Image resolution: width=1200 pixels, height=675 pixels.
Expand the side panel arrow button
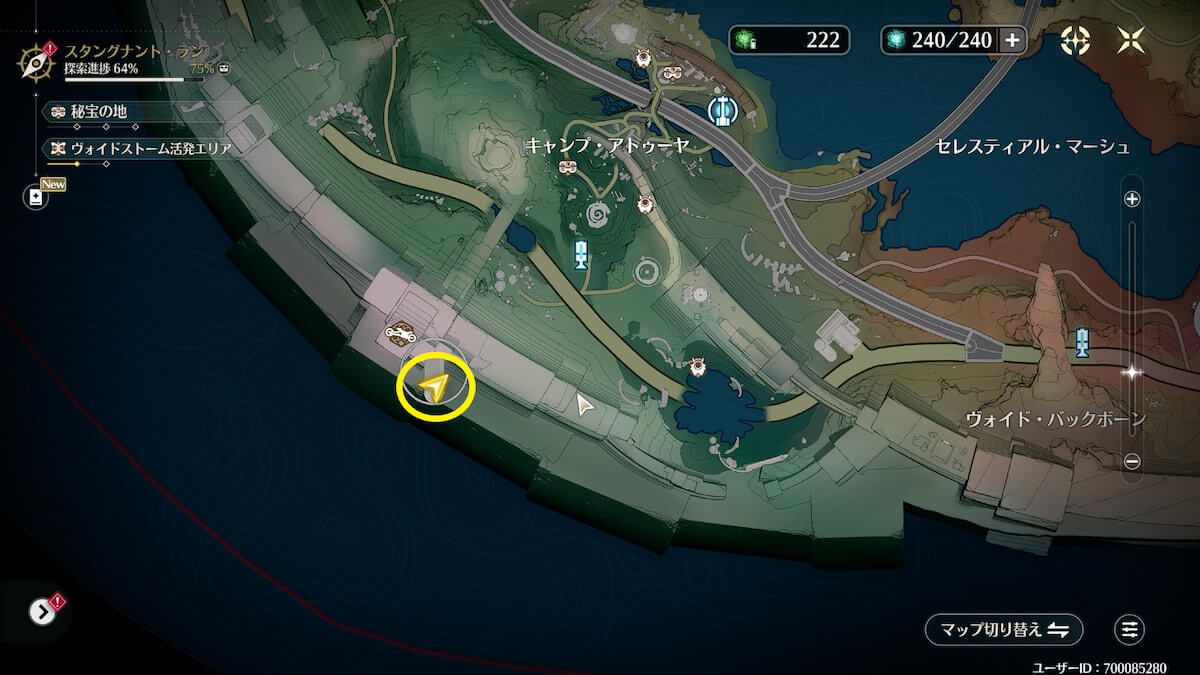(x=42, y=611)
